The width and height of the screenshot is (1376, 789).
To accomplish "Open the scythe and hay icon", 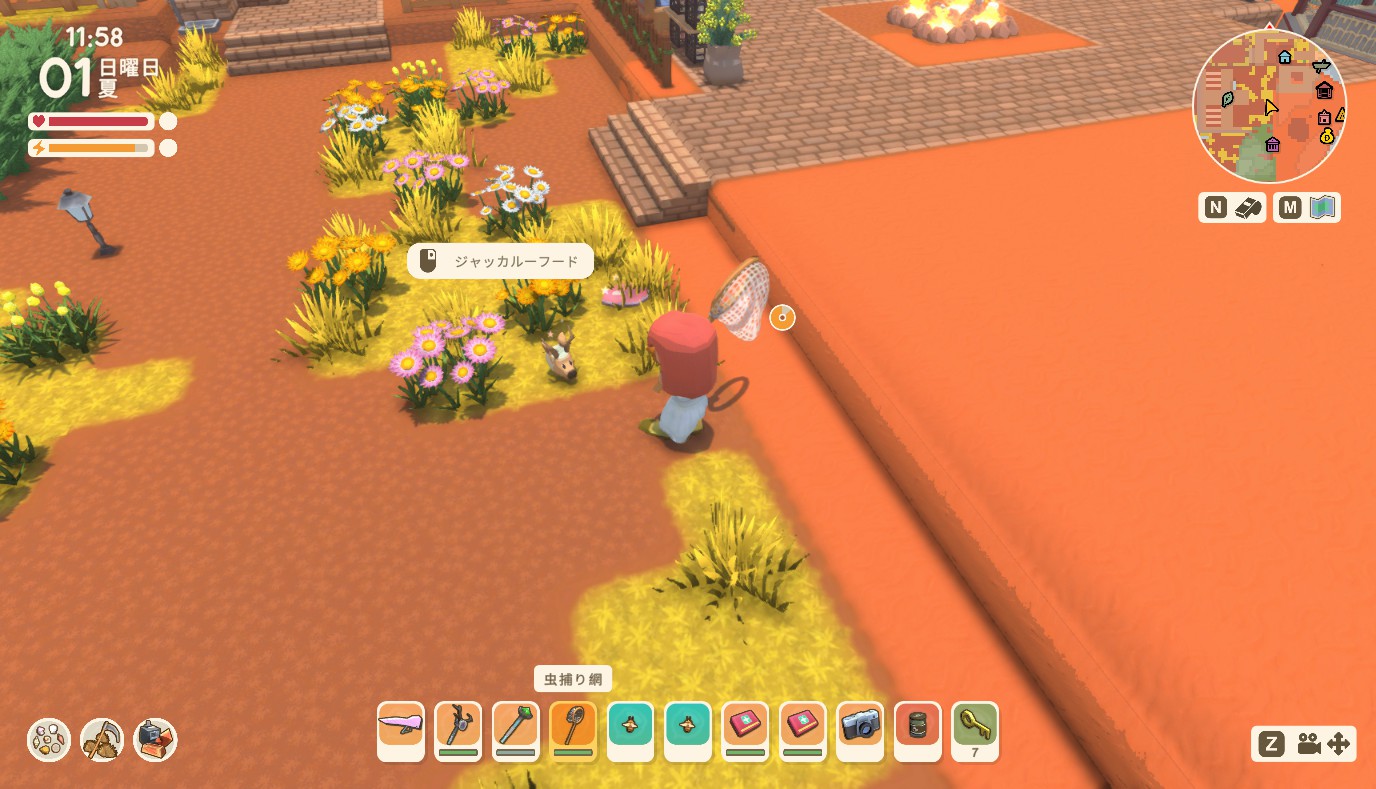I will pyautogui.click(x=102, y=740).
